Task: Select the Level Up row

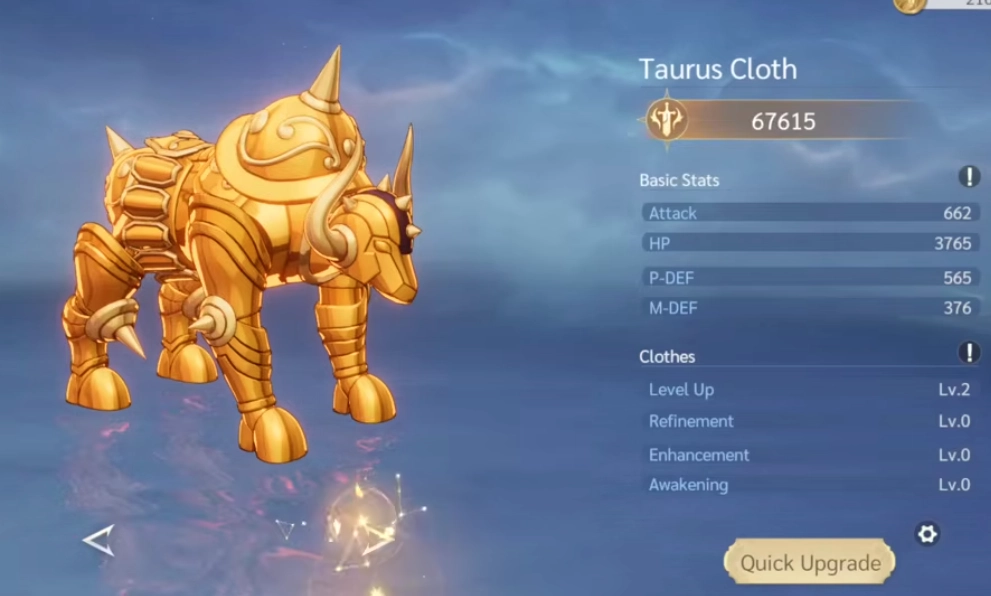Action: [x=809, y=390]
